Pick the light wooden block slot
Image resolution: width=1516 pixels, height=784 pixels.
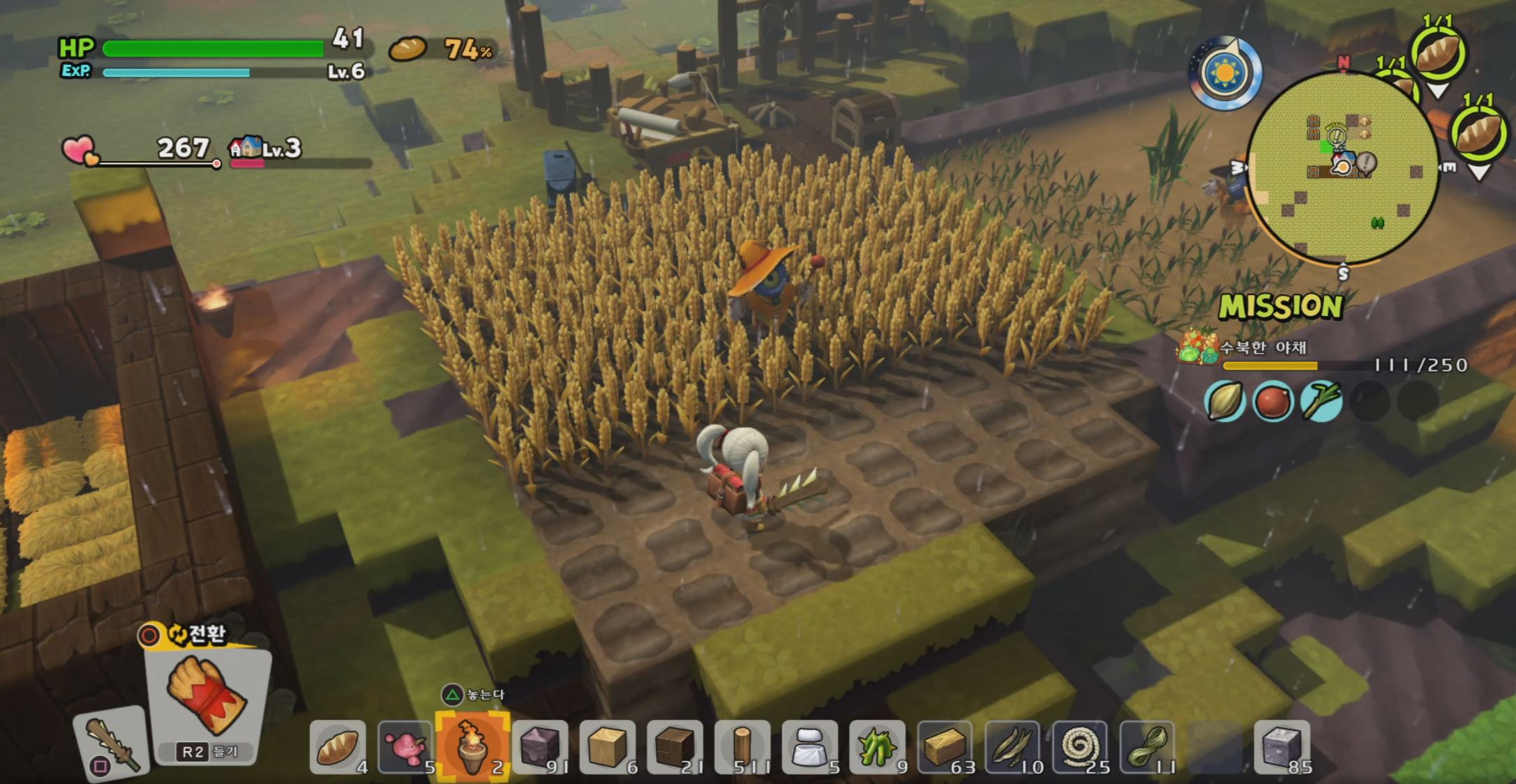[608, 748]
